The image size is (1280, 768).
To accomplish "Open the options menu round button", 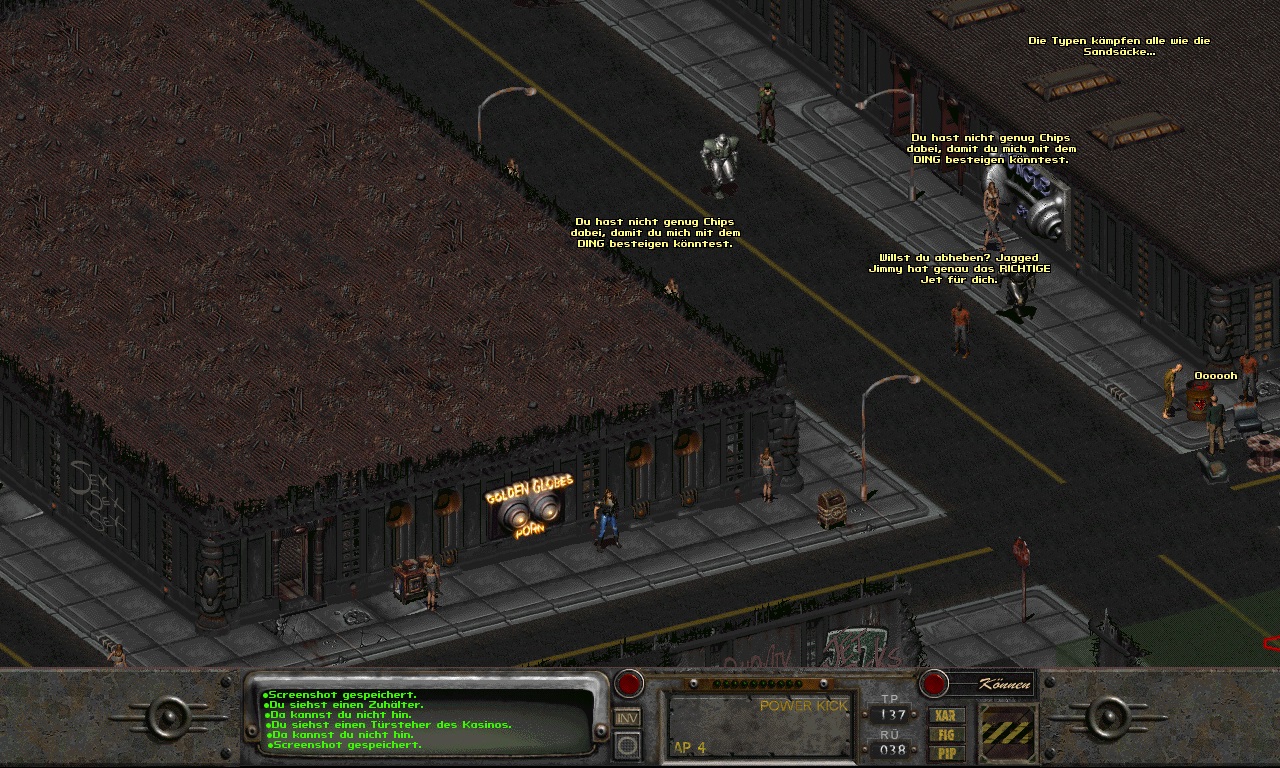I will point(627,745).
